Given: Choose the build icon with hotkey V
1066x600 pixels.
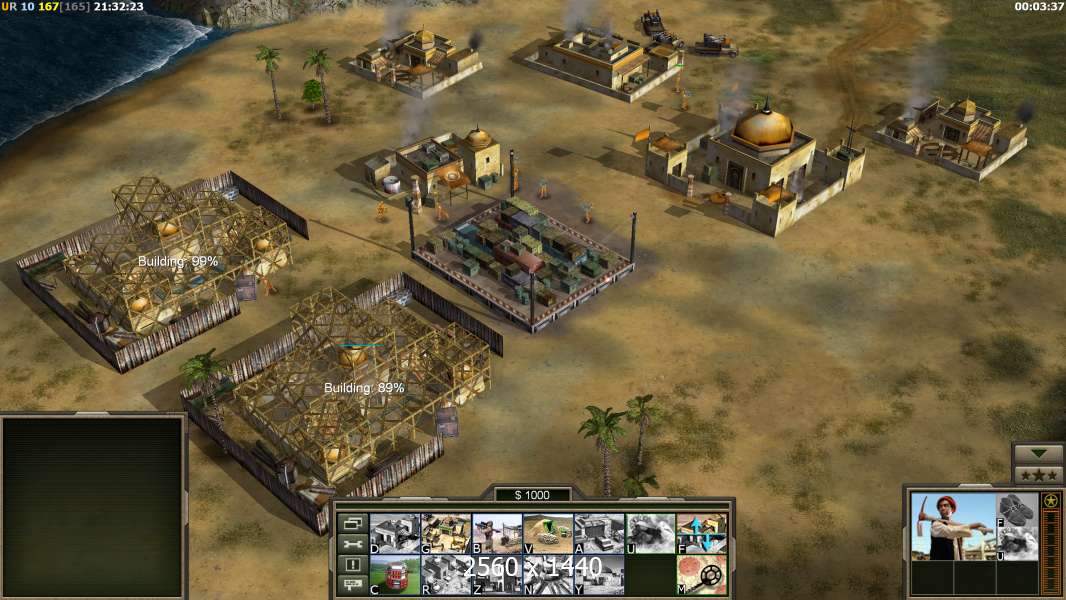Looking at the screenshot, I should pos(548,533).
